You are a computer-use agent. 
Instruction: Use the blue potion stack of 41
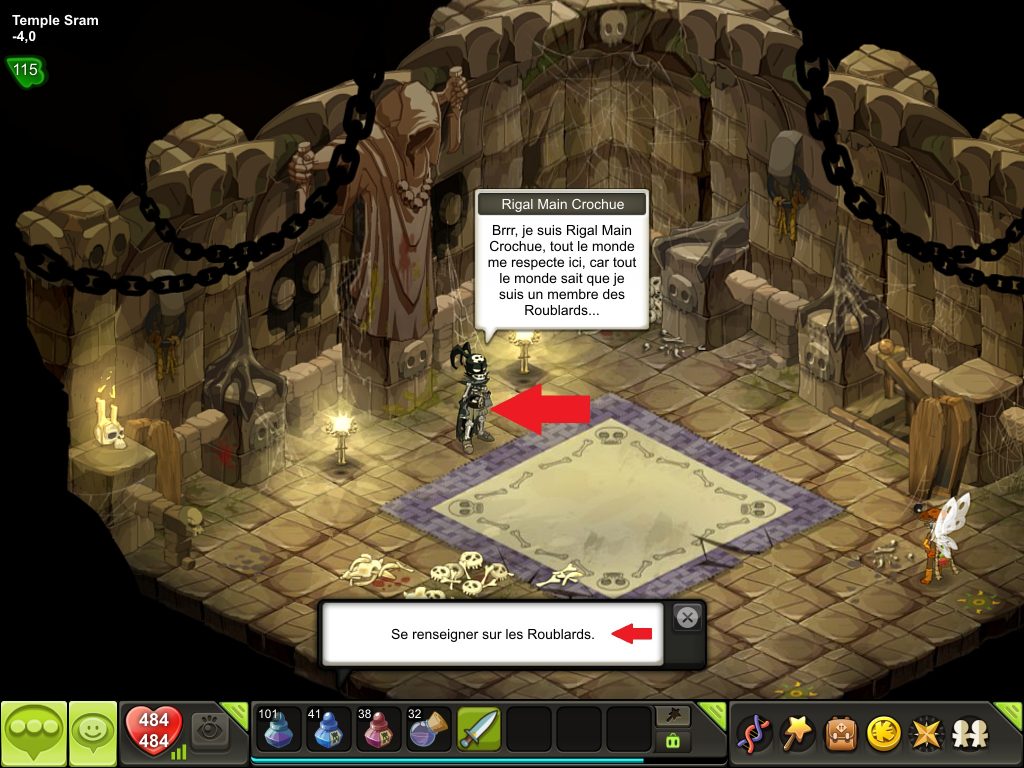[329, 730]
